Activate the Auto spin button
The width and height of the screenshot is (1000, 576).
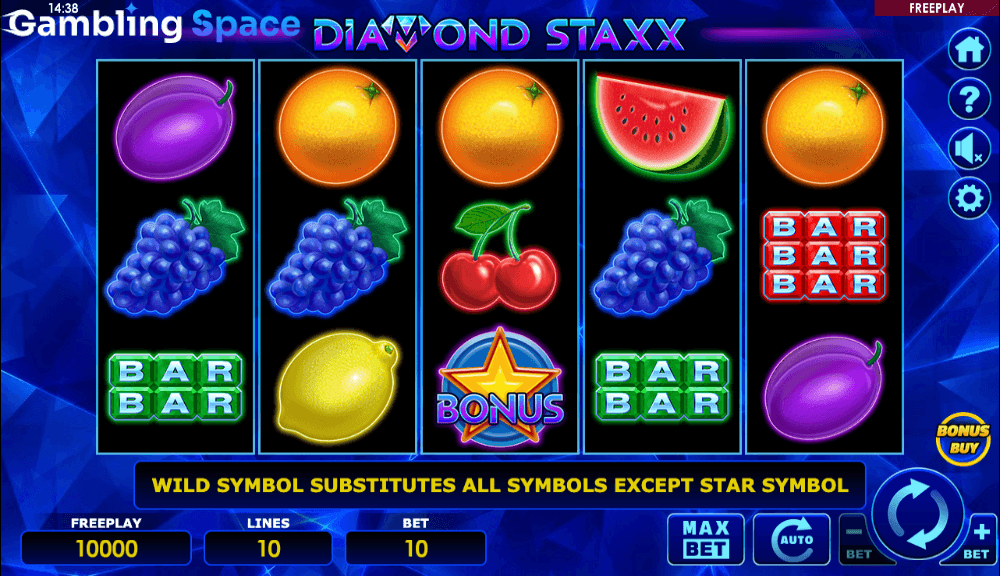791,538
